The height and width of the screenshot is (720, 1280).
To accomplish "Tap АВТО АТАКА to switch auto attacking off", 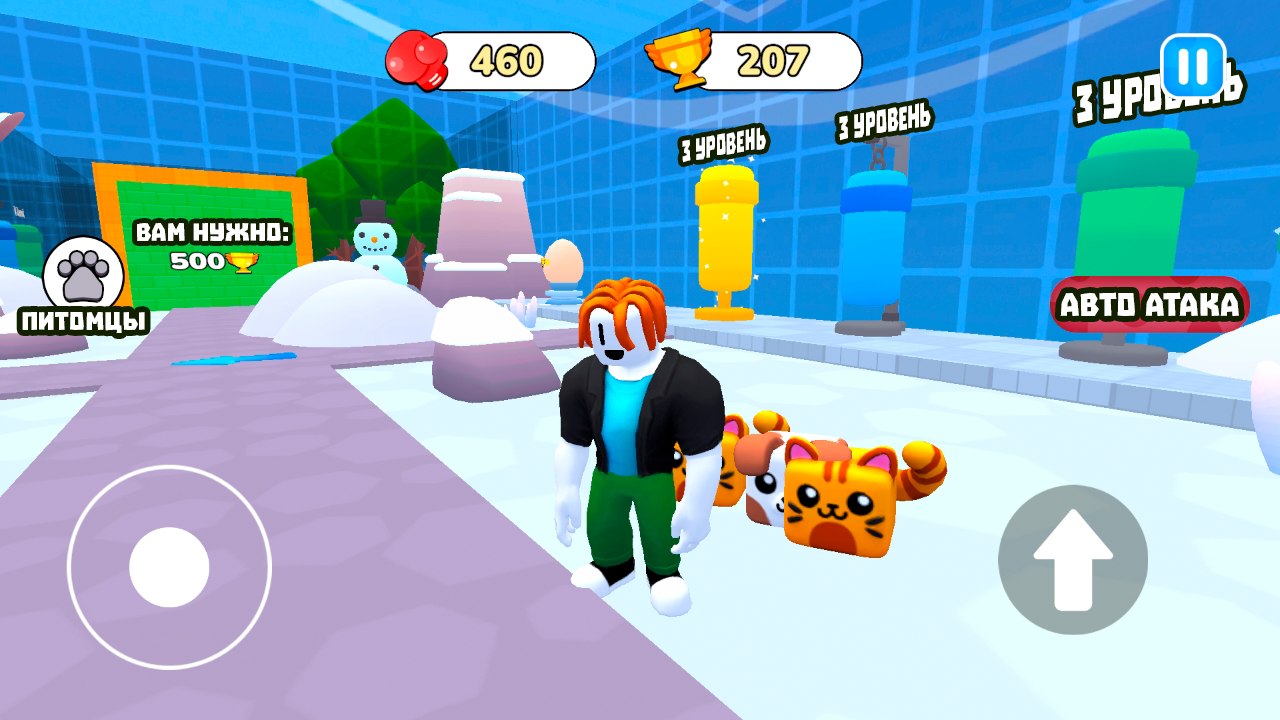I will tap(1150, 305).
